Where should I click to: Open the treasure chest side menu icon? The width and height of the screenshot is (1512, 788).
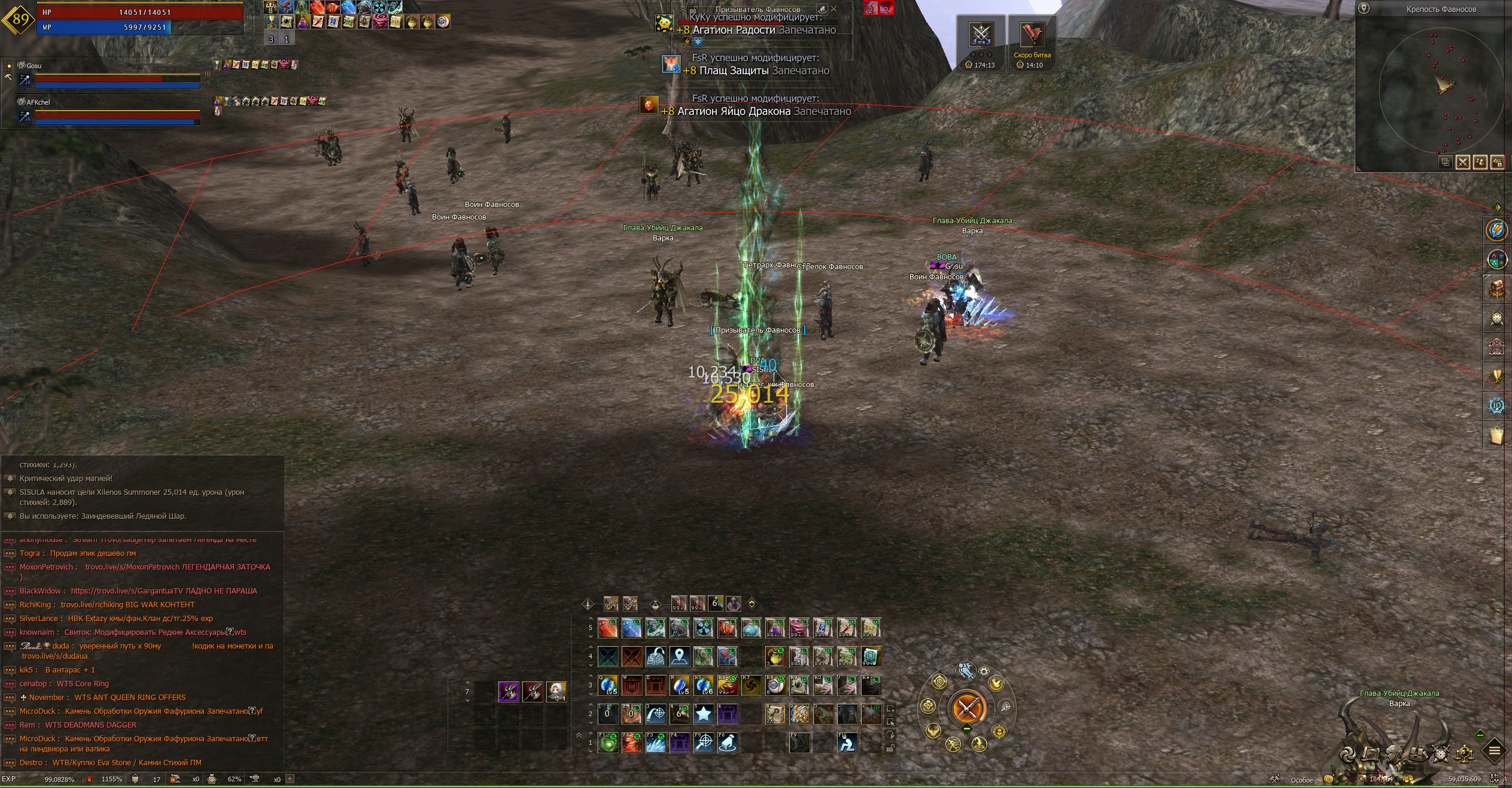point(1496,289)
